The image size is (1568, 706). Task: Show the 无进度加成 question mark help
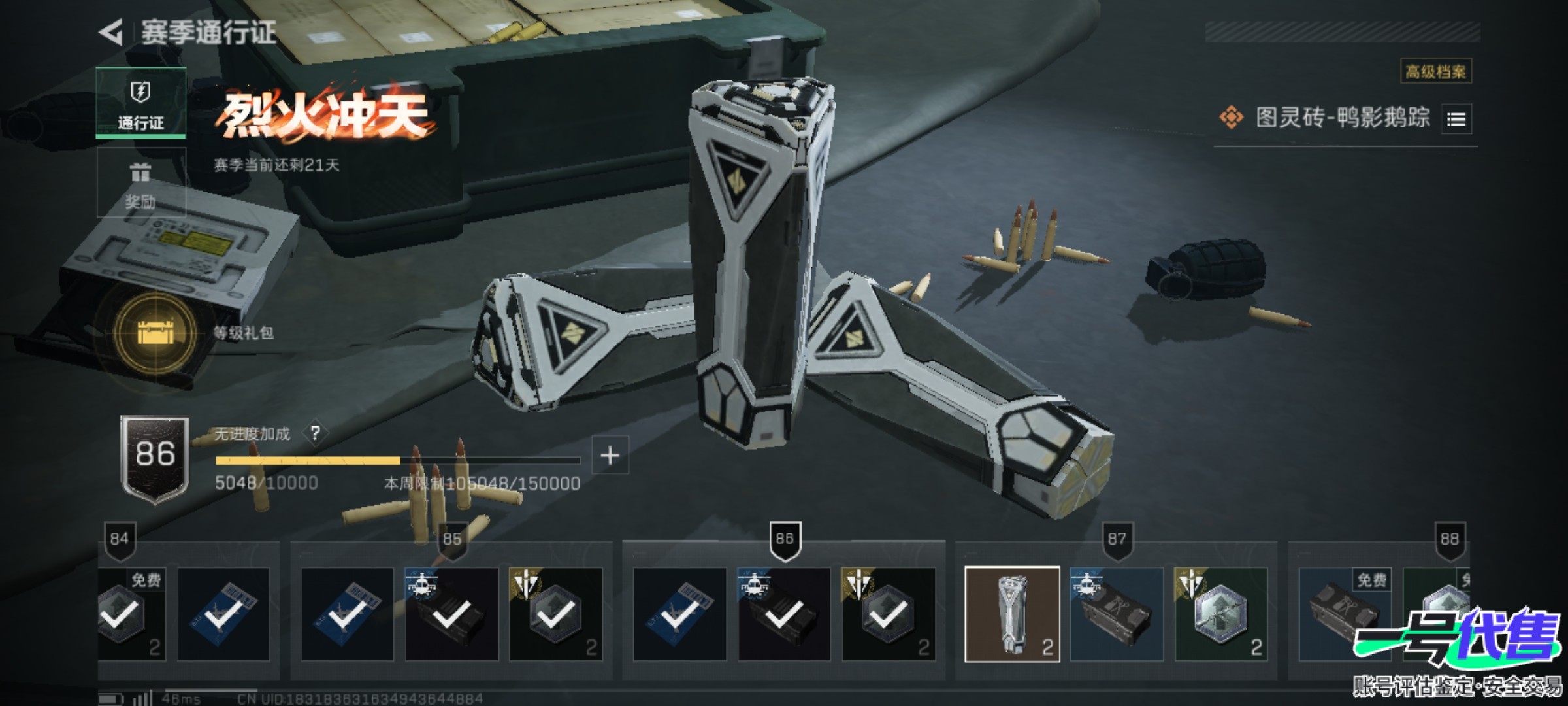(x=316, y=433)
